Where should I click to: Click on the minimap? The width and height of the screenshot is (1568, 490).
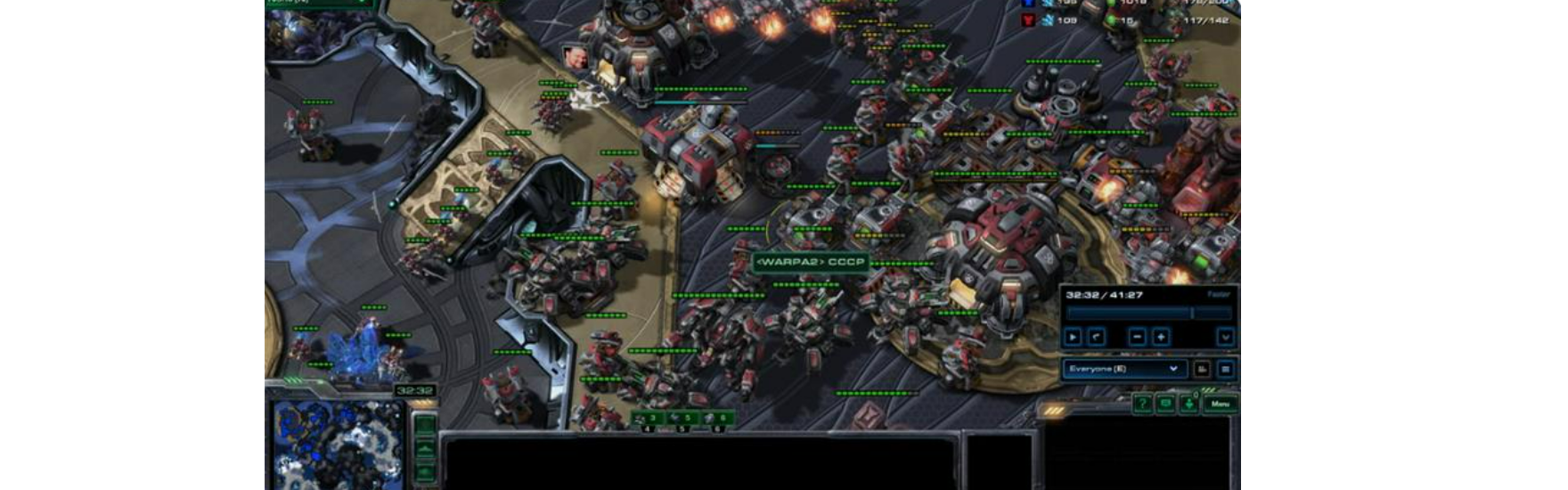(337, 444)
